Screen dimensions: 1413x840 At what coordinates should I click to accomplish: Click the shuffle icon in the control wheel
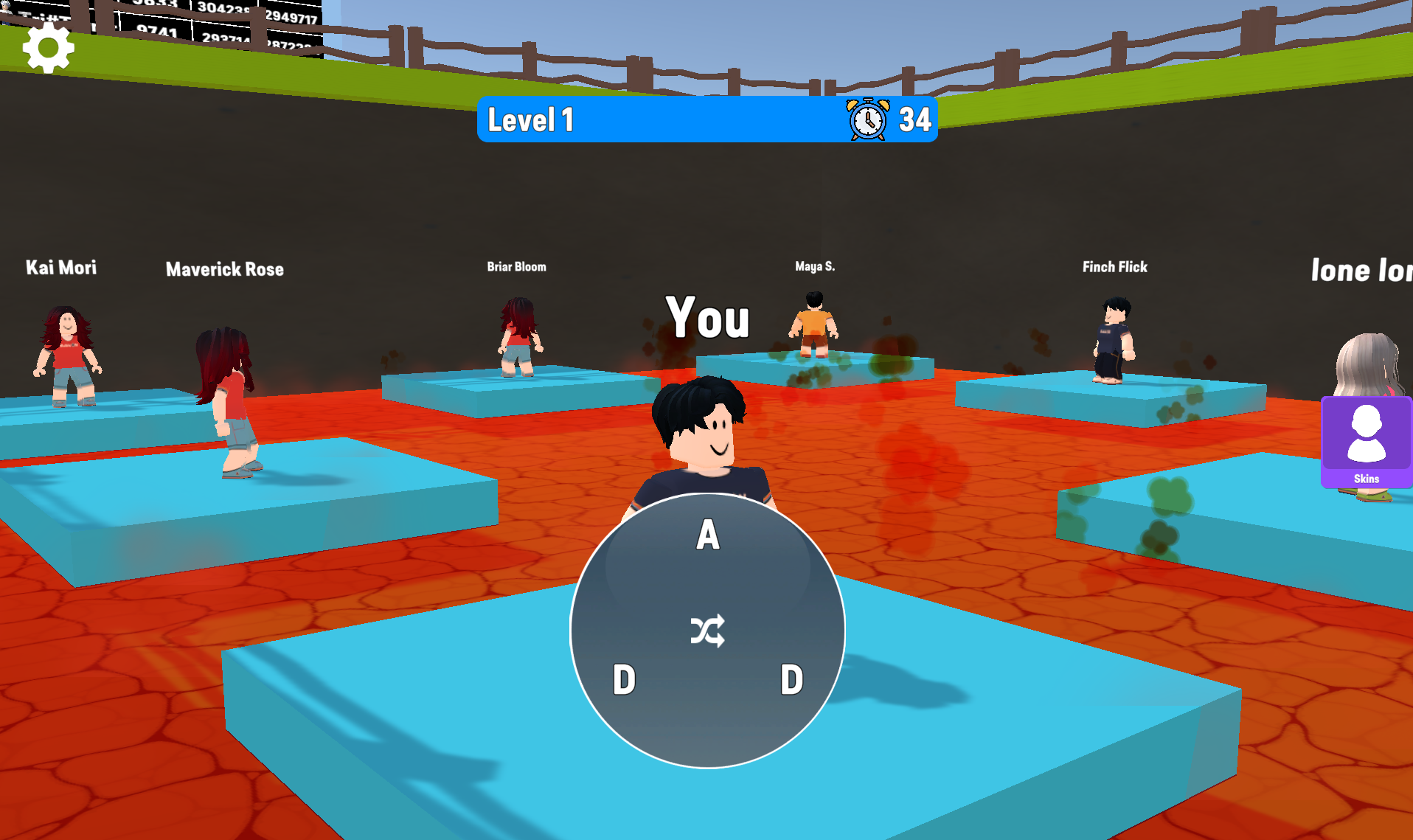[707, 631]
